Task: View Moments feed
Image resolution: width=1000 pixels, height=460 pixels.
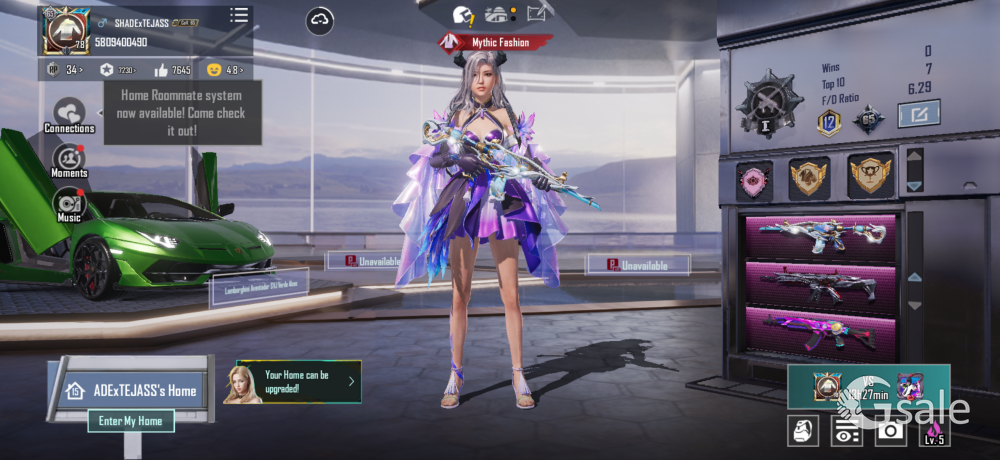Action: [x=69, y=161]
